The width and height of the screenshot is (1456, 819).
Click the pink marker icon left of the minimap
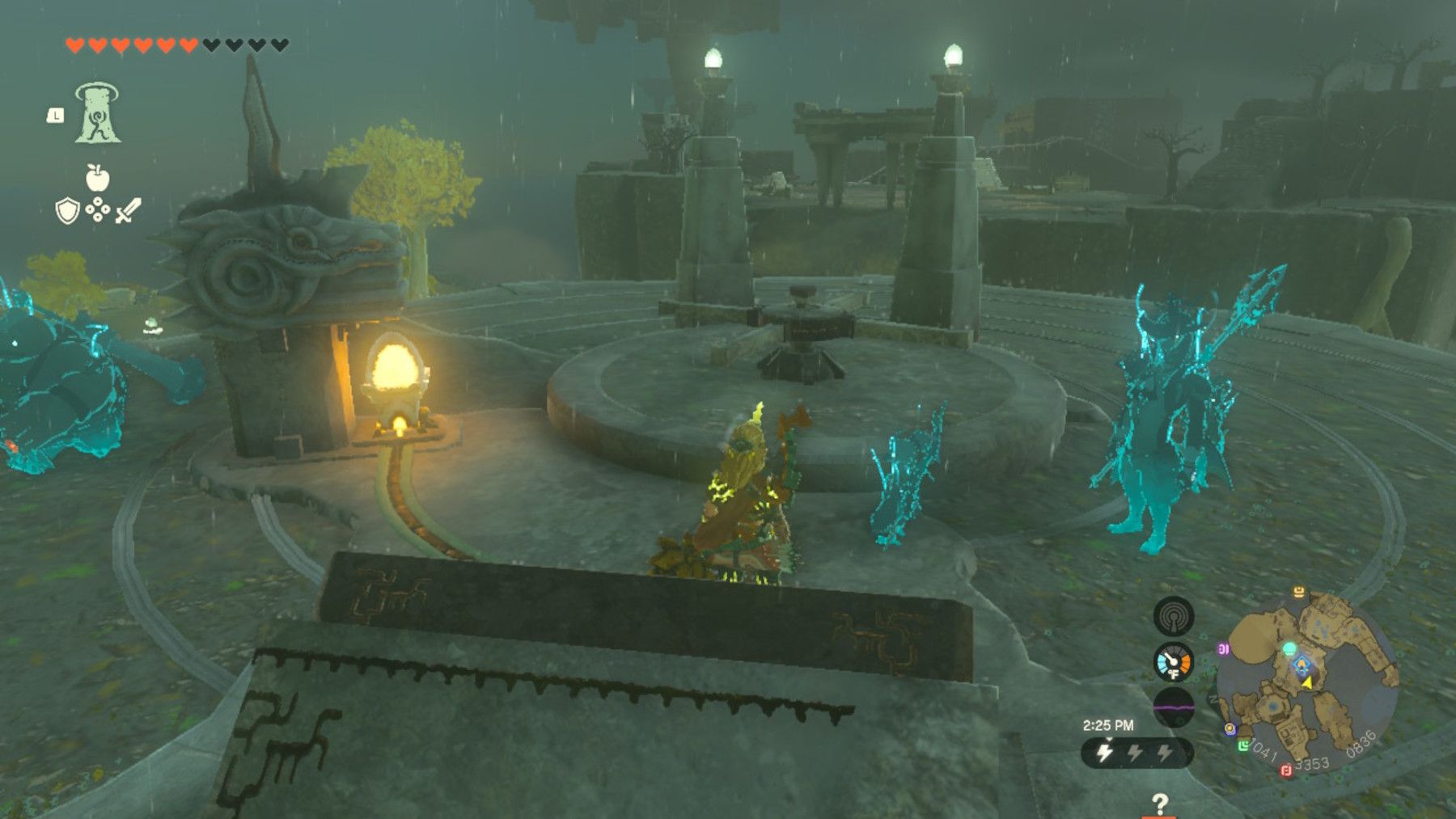[1223, 648]
